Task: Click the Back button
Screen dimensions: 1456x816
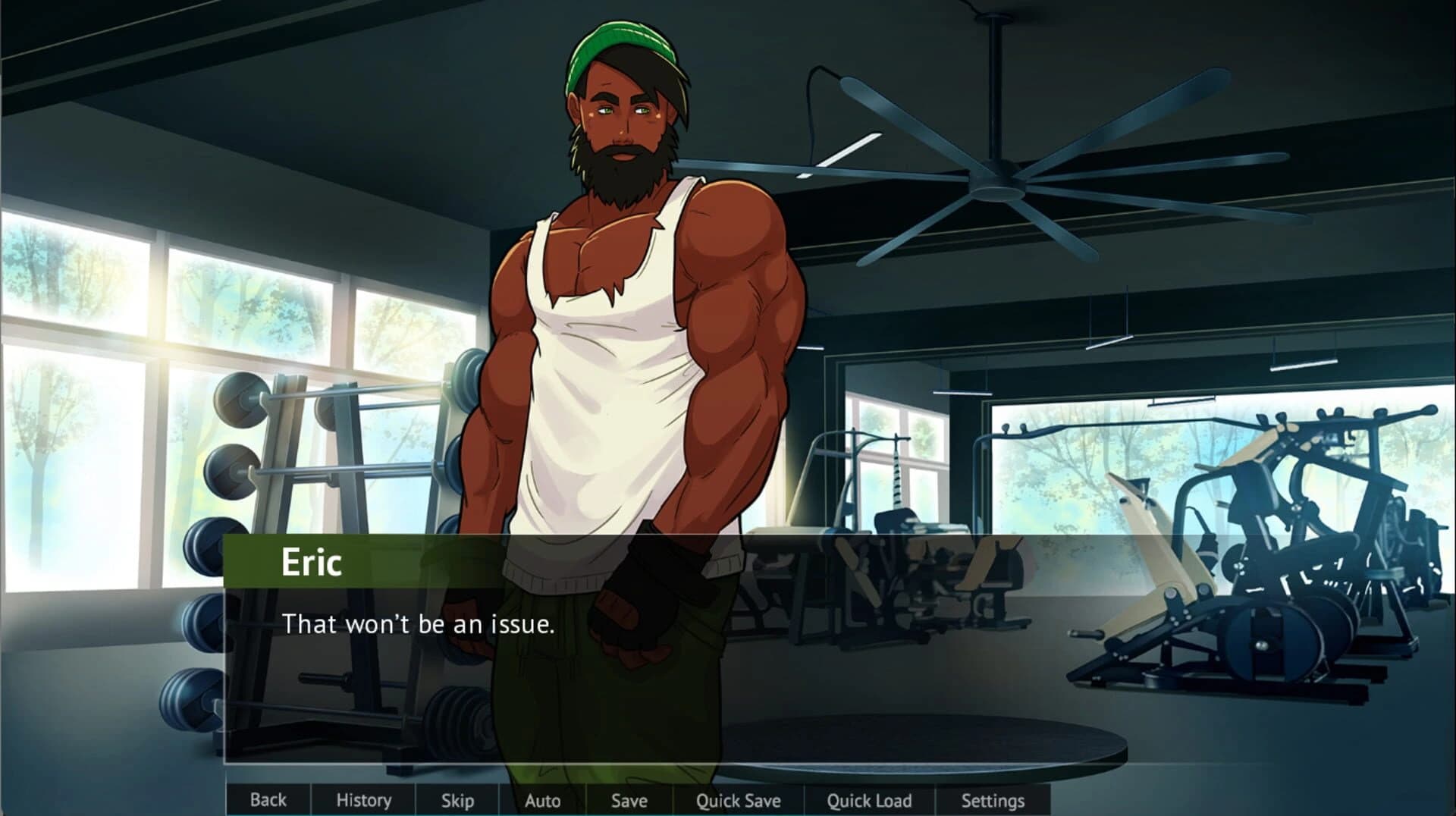Action: [x=268, y=800]
